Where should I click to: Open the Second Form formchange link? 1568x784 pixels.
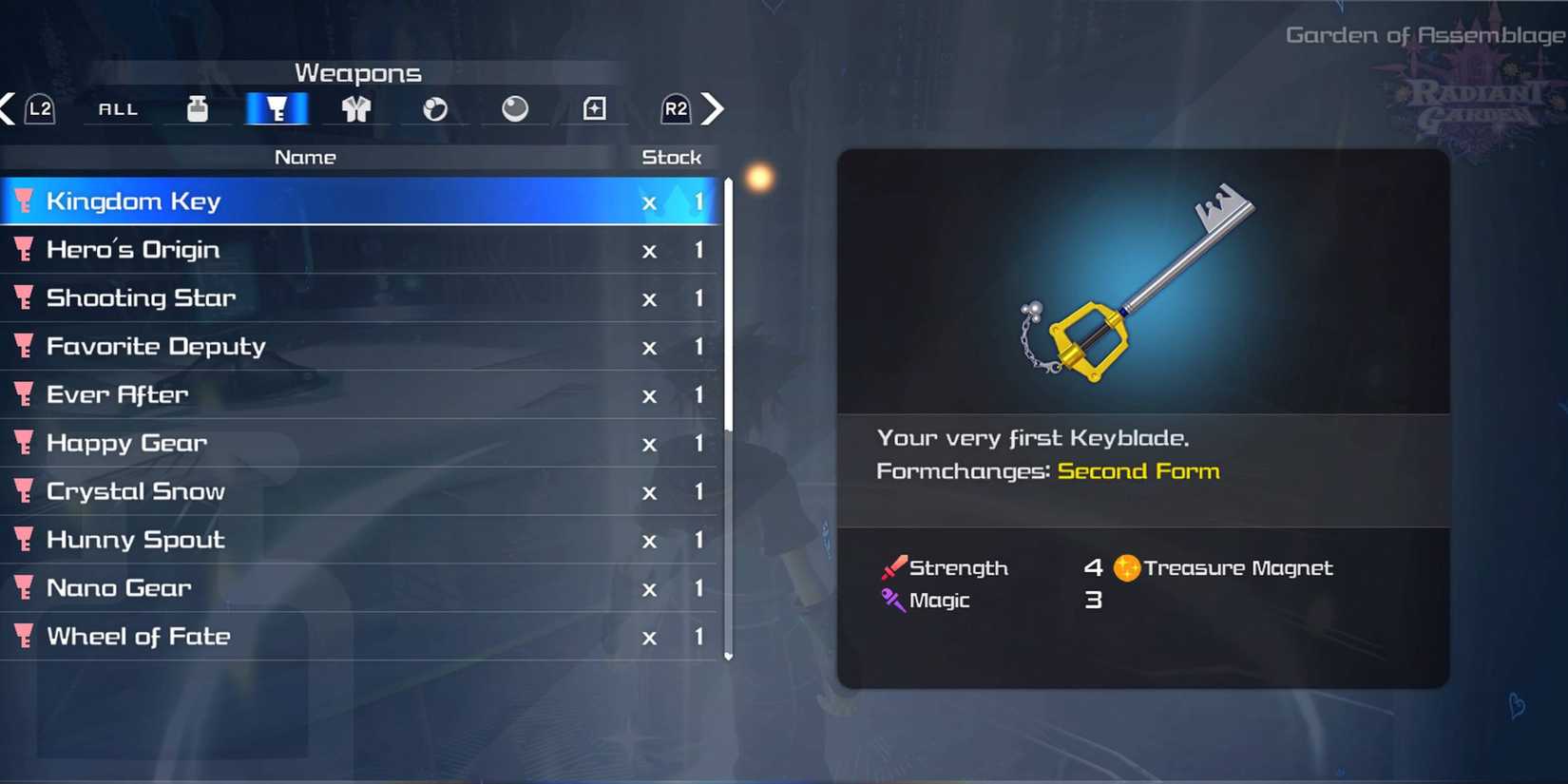[1138, 470]
